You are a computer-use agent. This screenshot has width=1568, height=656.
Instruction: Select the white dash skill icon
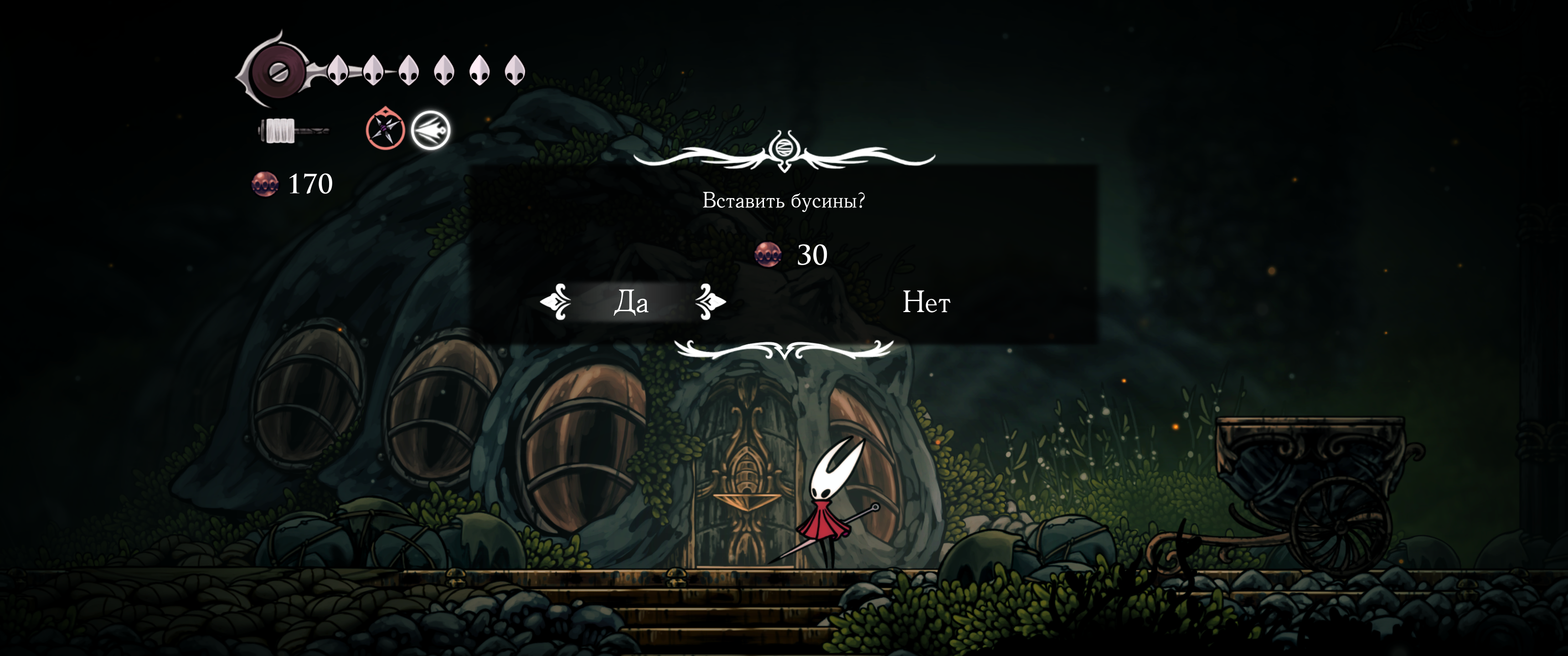pyautogui.click(x=430, y=130)
